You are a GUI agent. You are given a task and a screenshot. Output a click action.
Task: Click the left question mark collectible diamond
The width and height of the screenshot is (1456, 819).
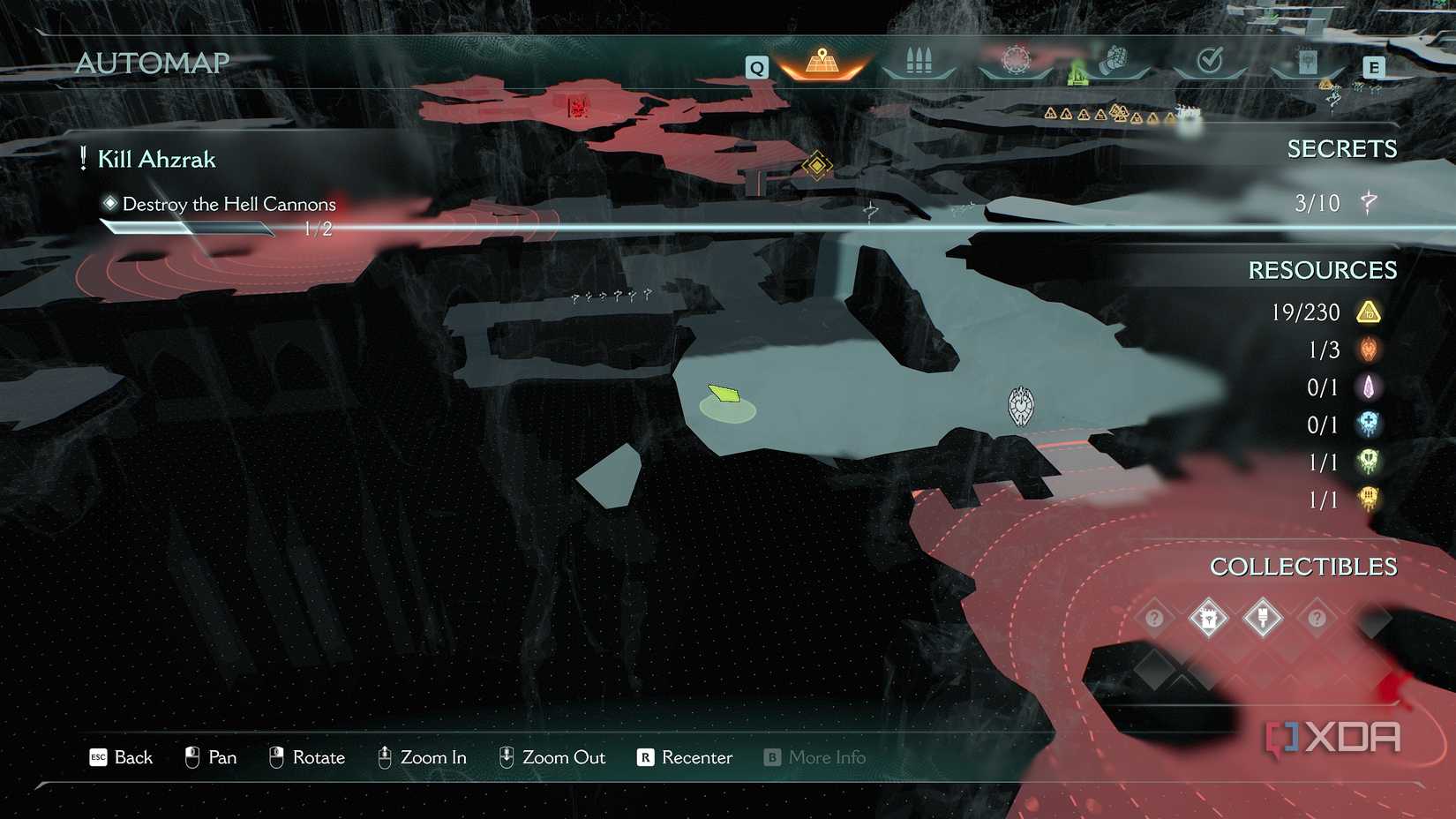tap(1155, 619)
